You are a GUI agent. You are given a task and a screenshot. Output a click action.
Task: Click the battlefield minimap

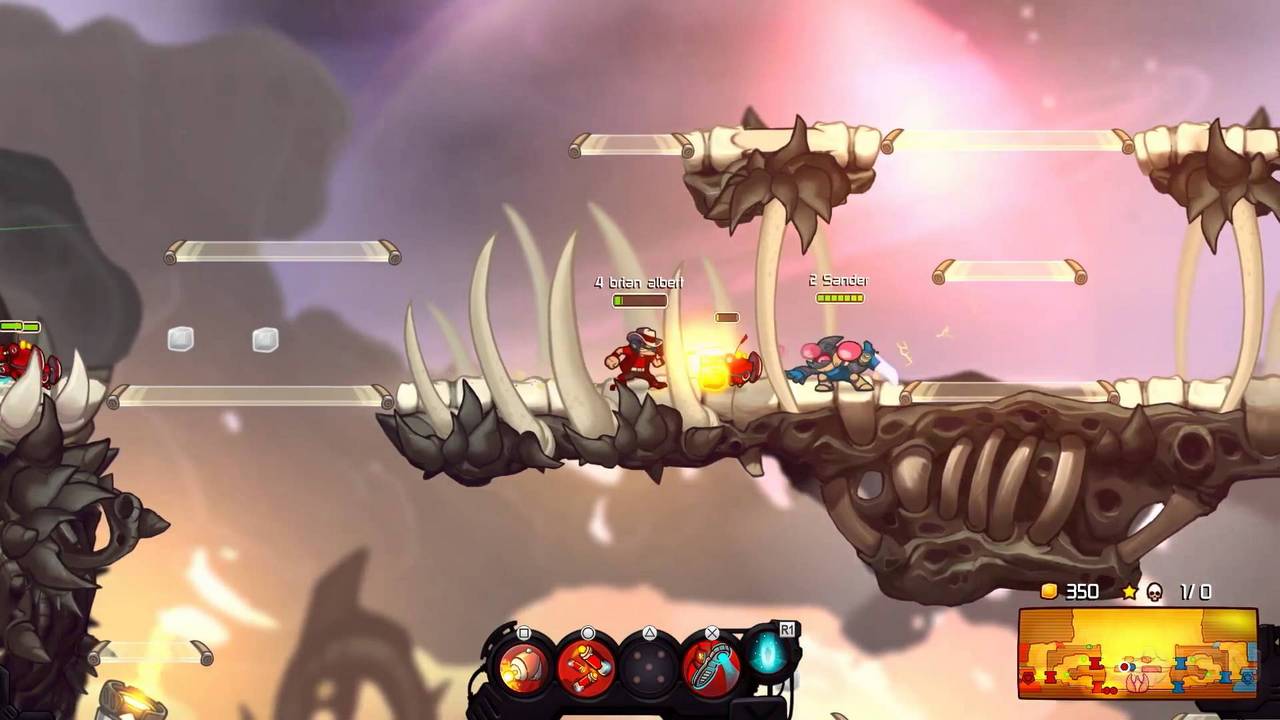click(1138, 653)
